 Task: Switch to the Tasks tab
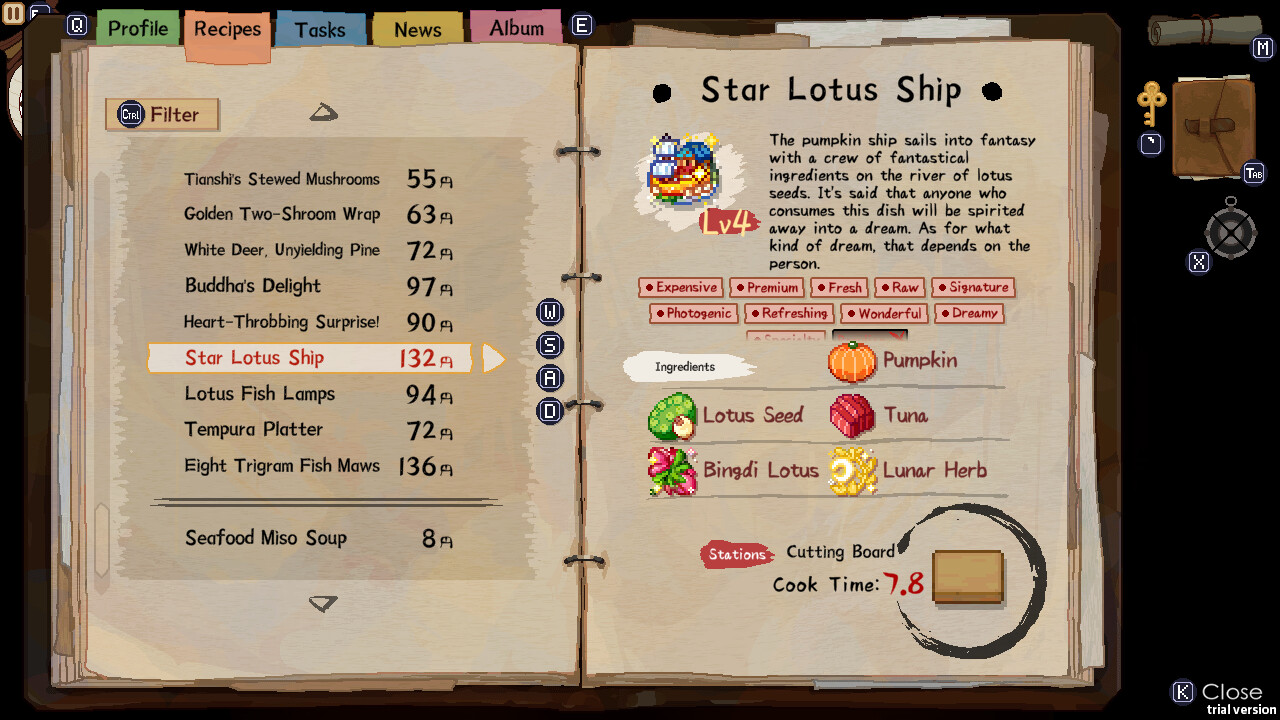tap(320, 29)
